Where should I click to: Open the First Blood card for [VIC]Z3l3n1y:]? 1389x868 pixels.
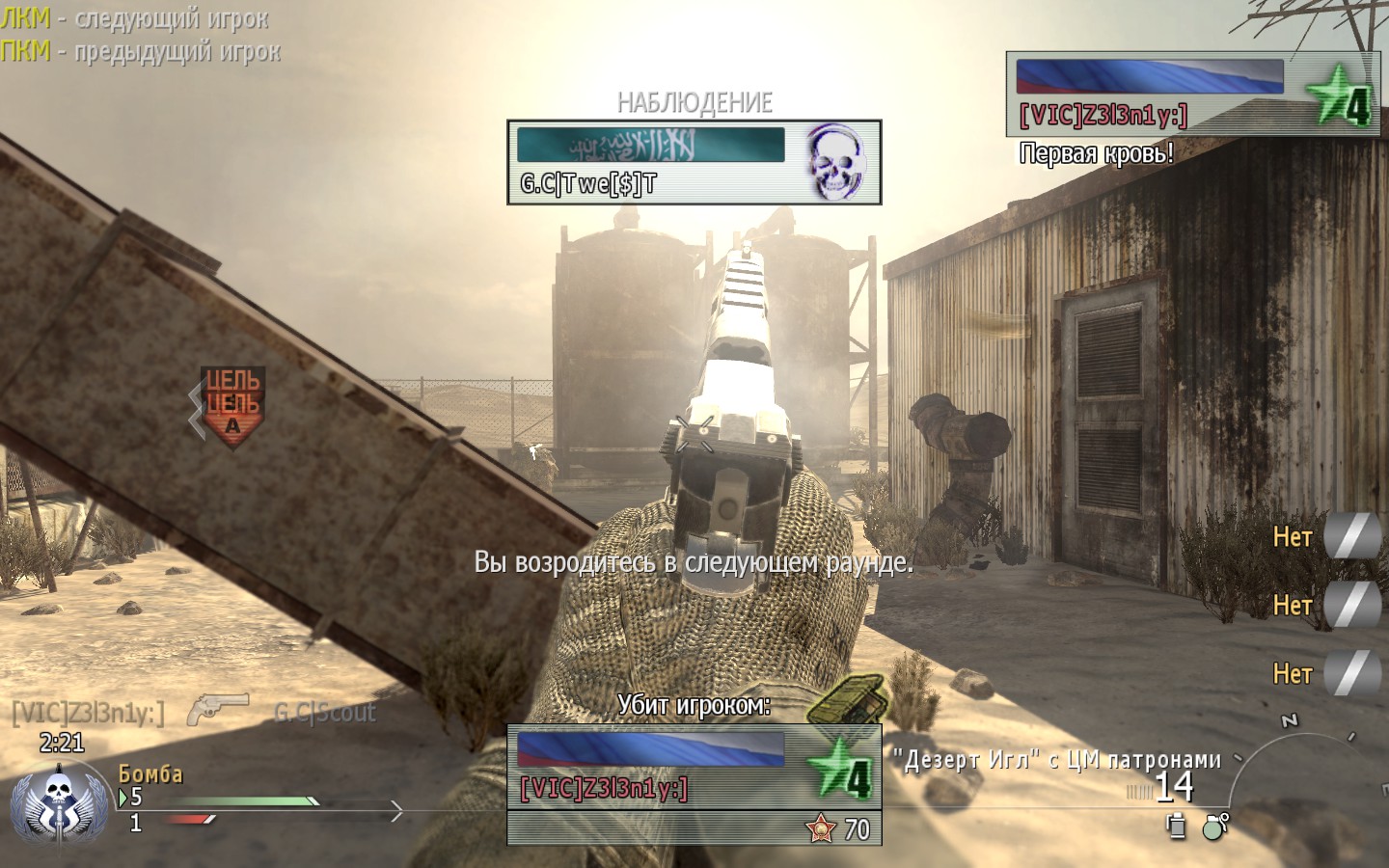point(1192,94)
